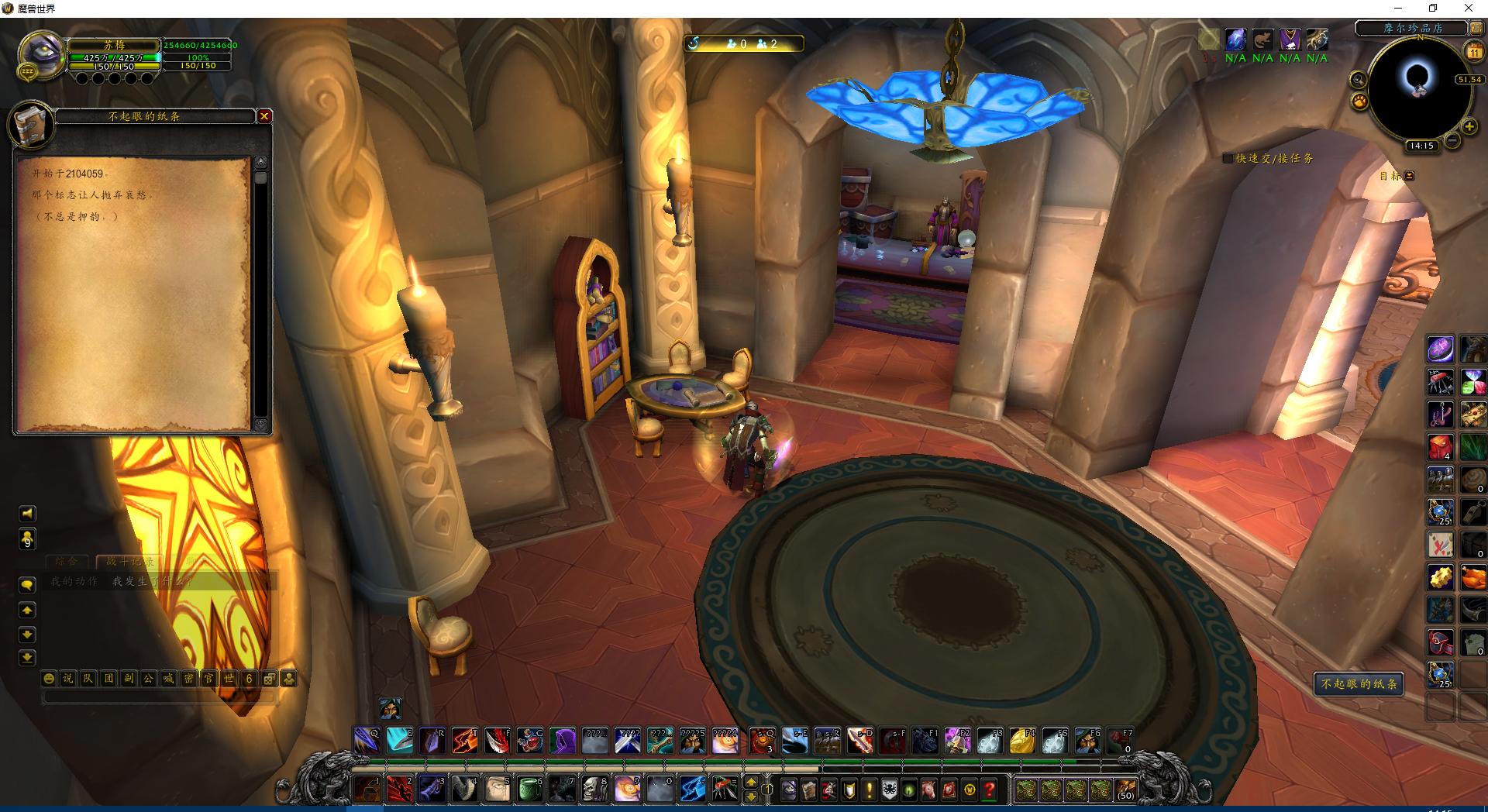The image size is (1488, 812).
Task: Switch to the 战斗记录 chat tab
Action: coord(129,561)
